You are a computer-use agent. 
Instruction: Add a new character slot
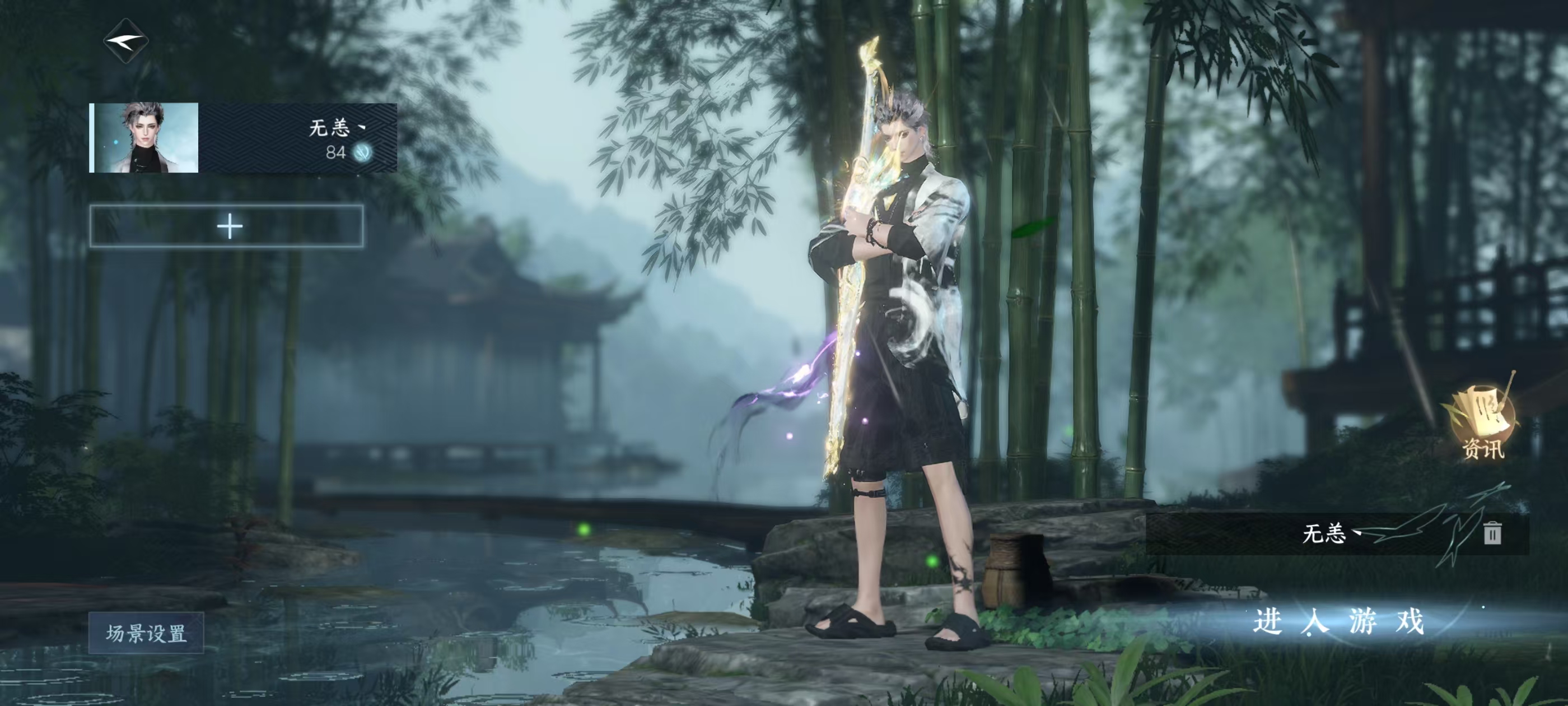coord(227,226)
